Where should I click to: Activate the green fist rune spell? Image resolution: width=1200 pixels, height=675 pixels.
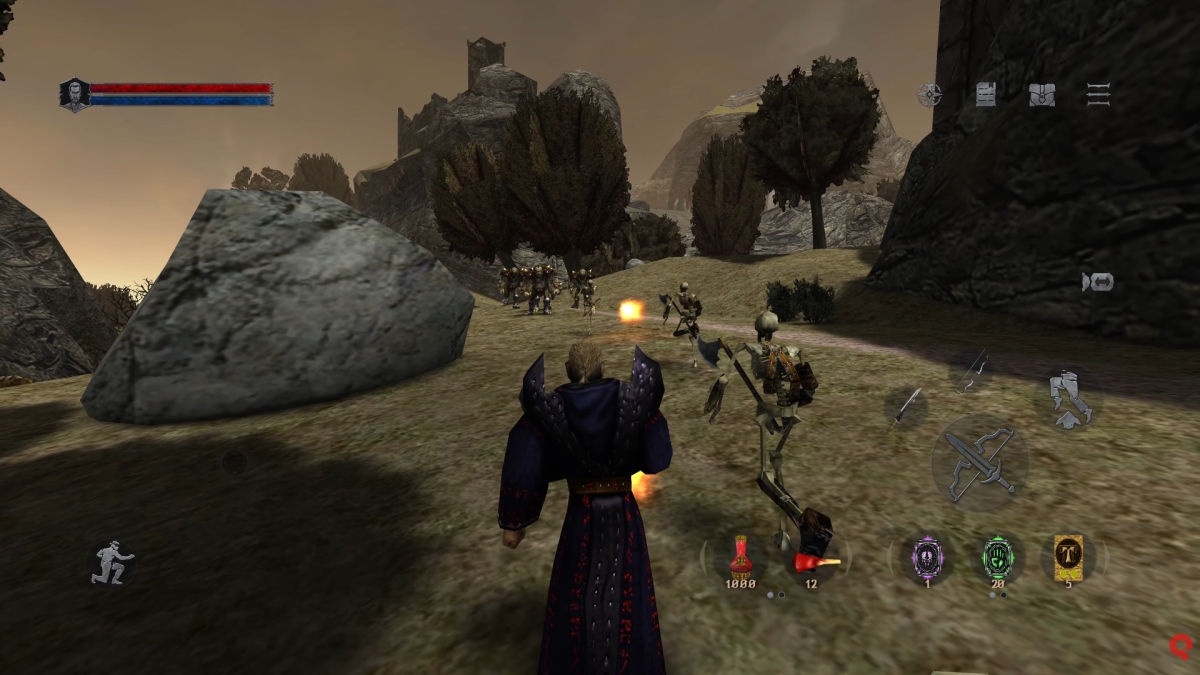click(x=998, y=556)
